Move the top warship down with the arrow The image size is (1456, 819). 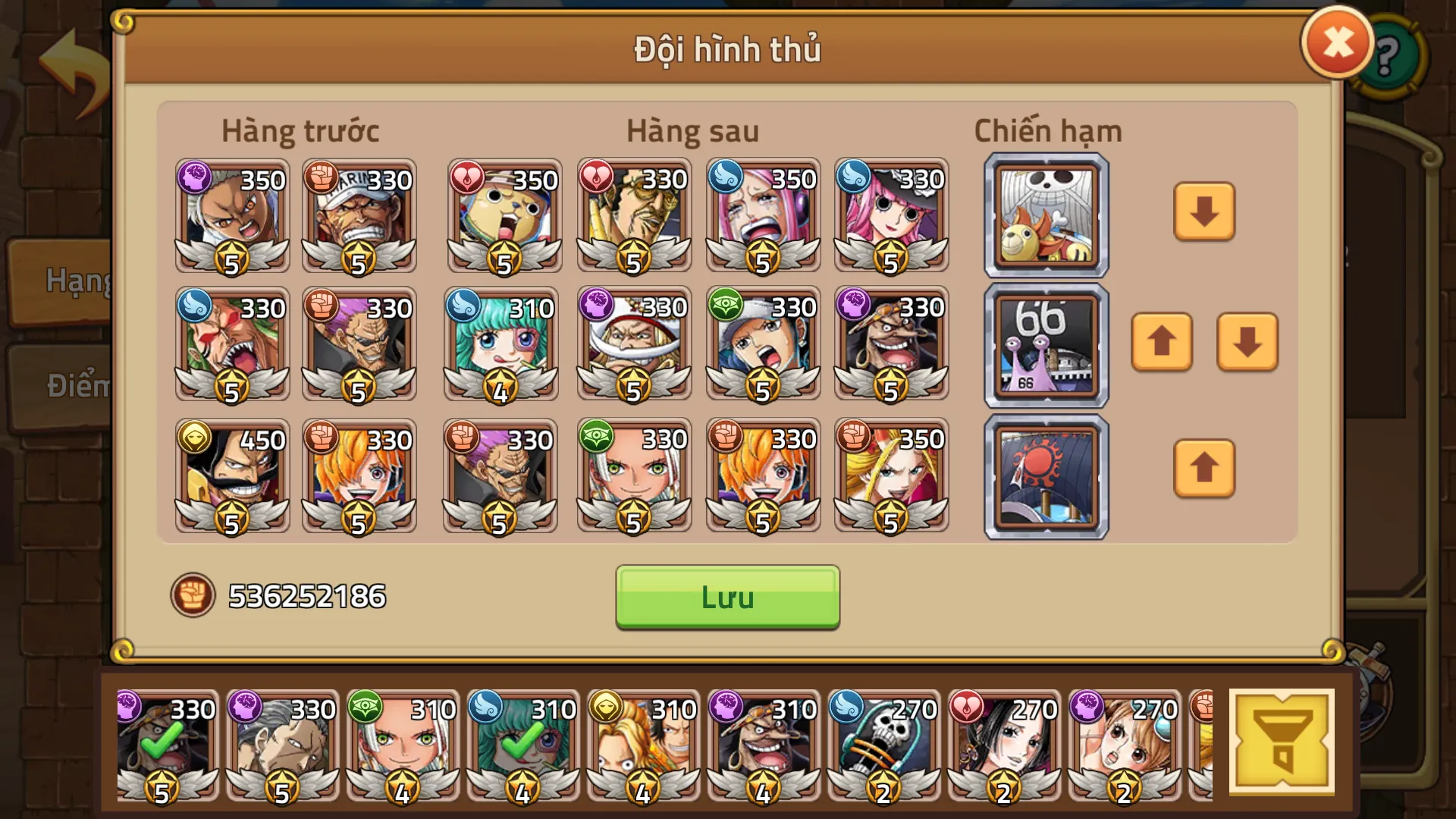pyautogui.click(x=1204, y=213)
